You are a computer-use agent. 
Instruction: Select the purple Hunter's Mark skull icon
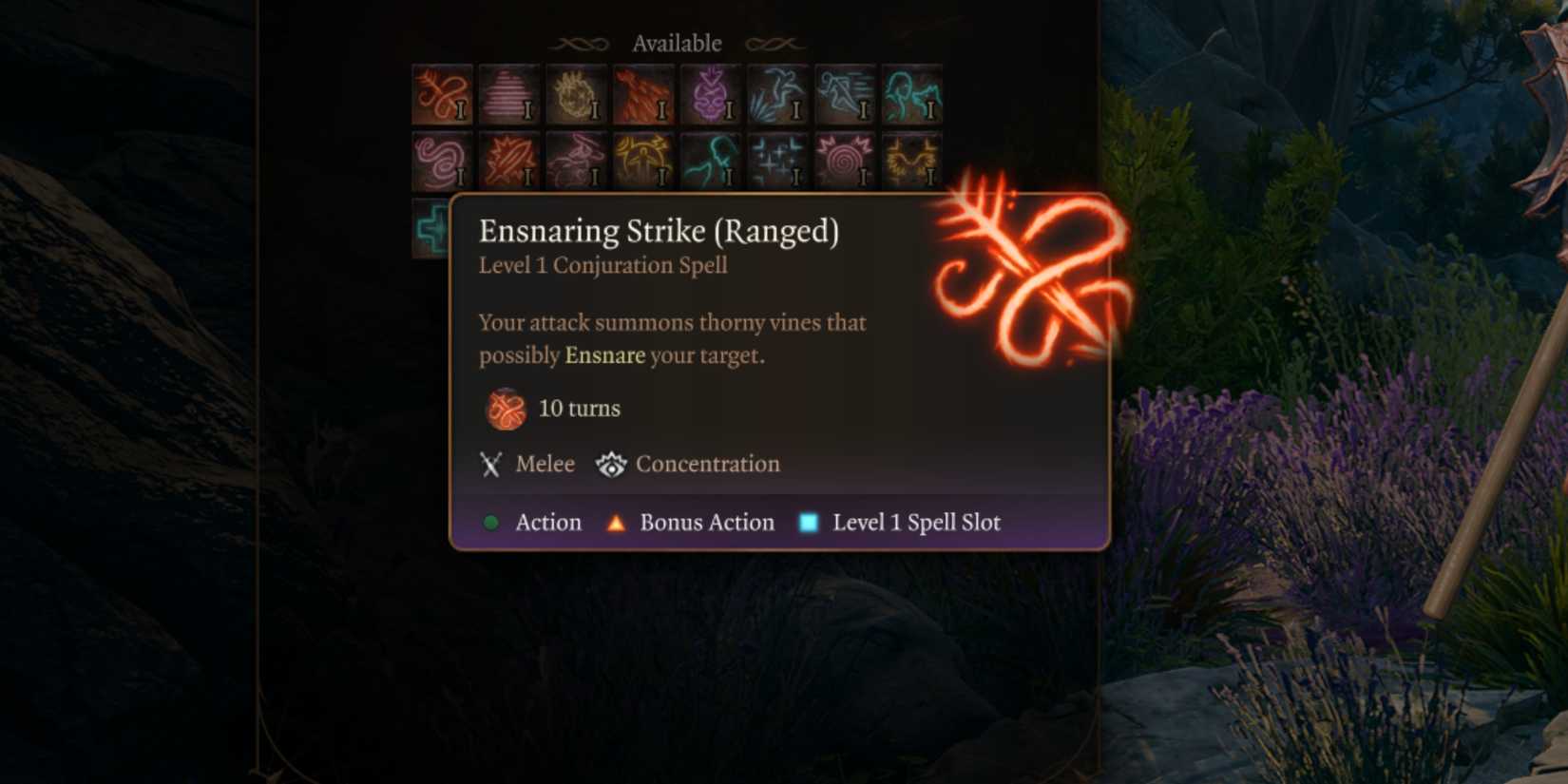click(711, 95)
